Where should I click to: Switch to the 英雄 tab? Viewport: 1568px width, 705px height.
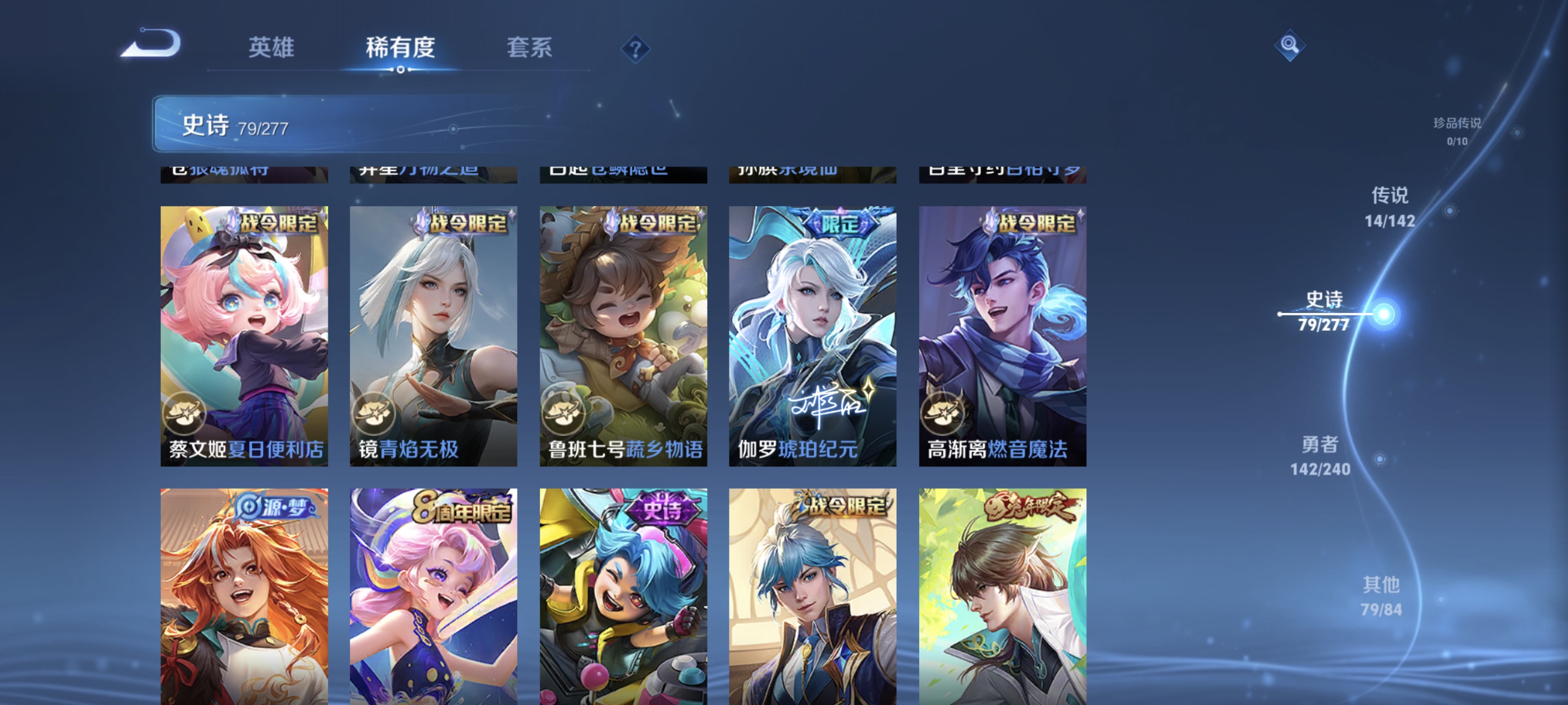(271, 48)
